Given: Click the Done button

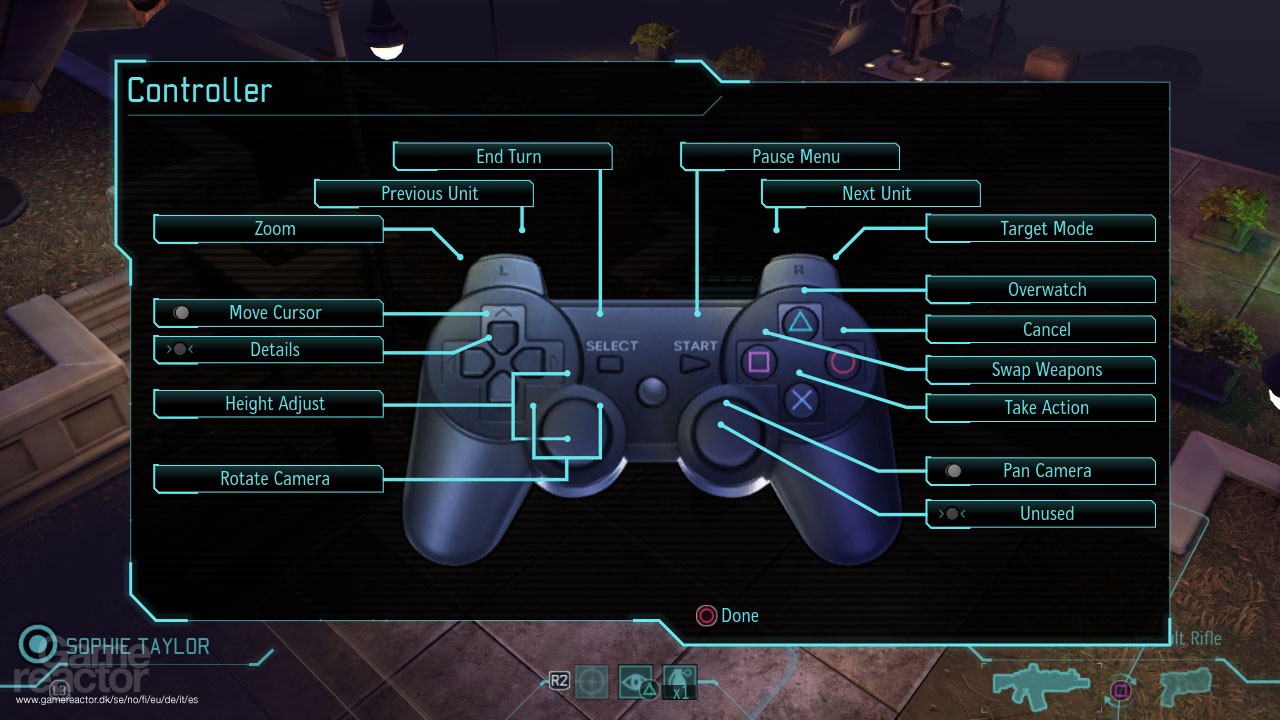Looking at the screenshot, I should (728, 615).
